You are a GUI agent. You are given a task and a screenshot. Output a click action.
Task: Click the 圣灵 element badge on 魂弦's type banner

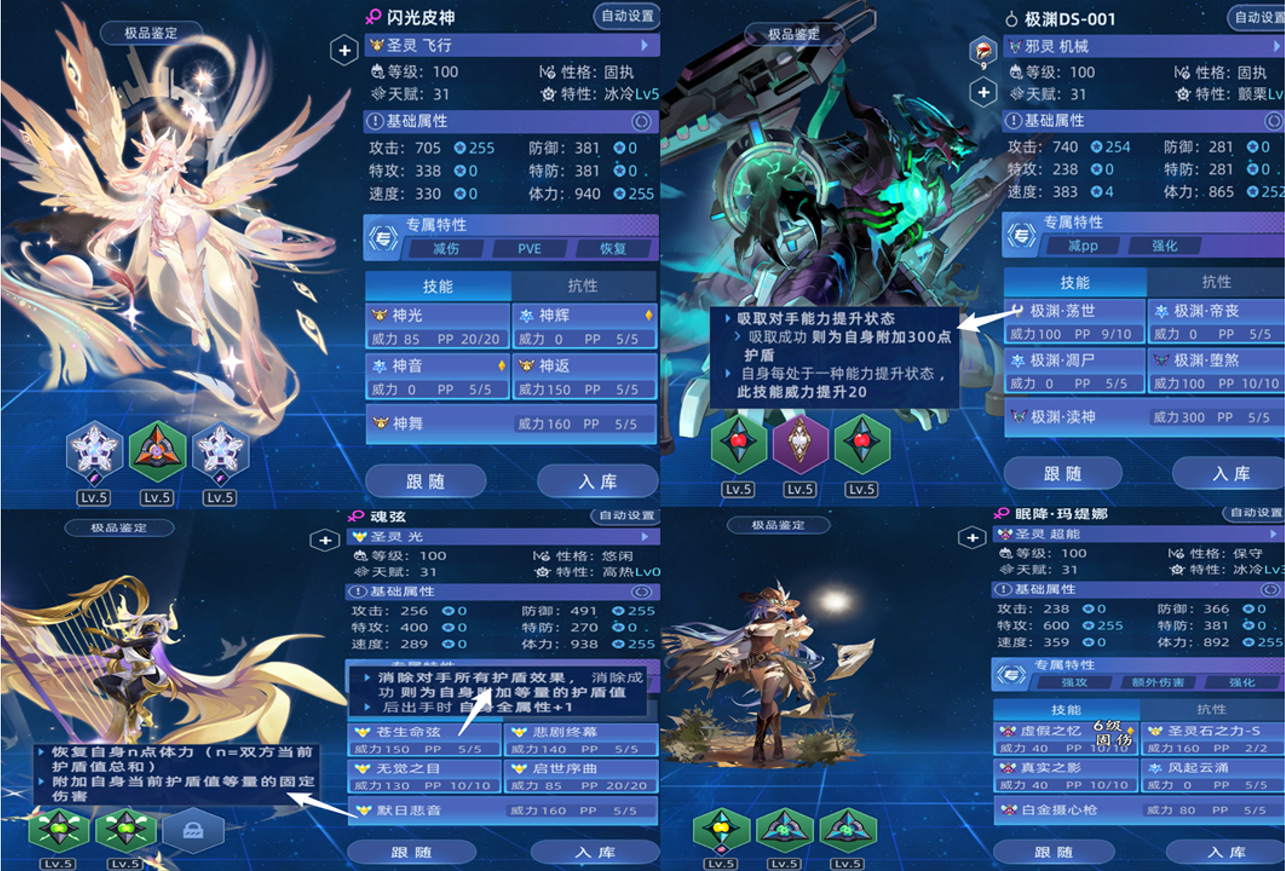tap(360, 535)
